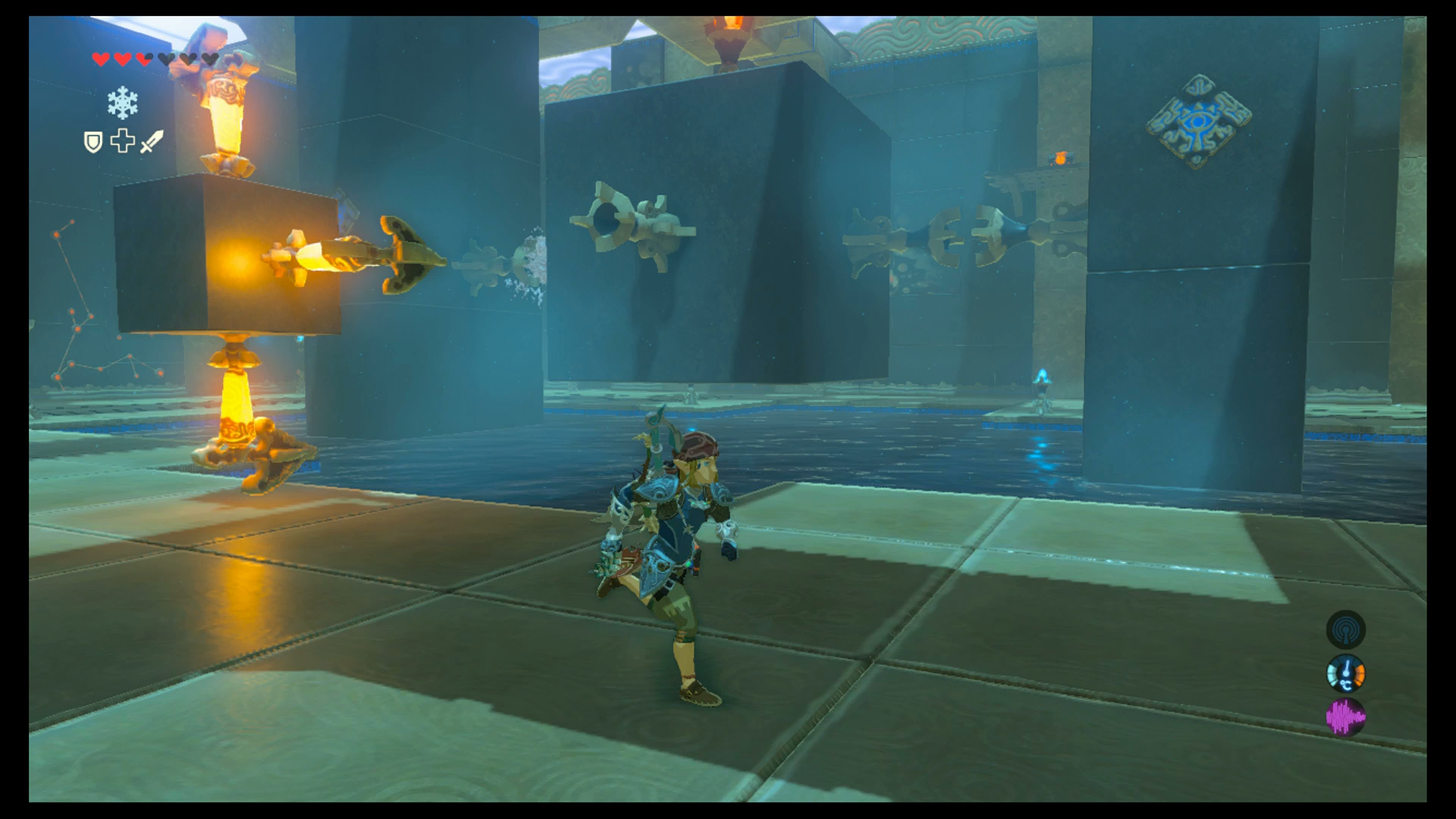The height and width of the screenshot is (819, 1456).
Task: Toggle the last empty heart container
Action: [x=211, y=58]
